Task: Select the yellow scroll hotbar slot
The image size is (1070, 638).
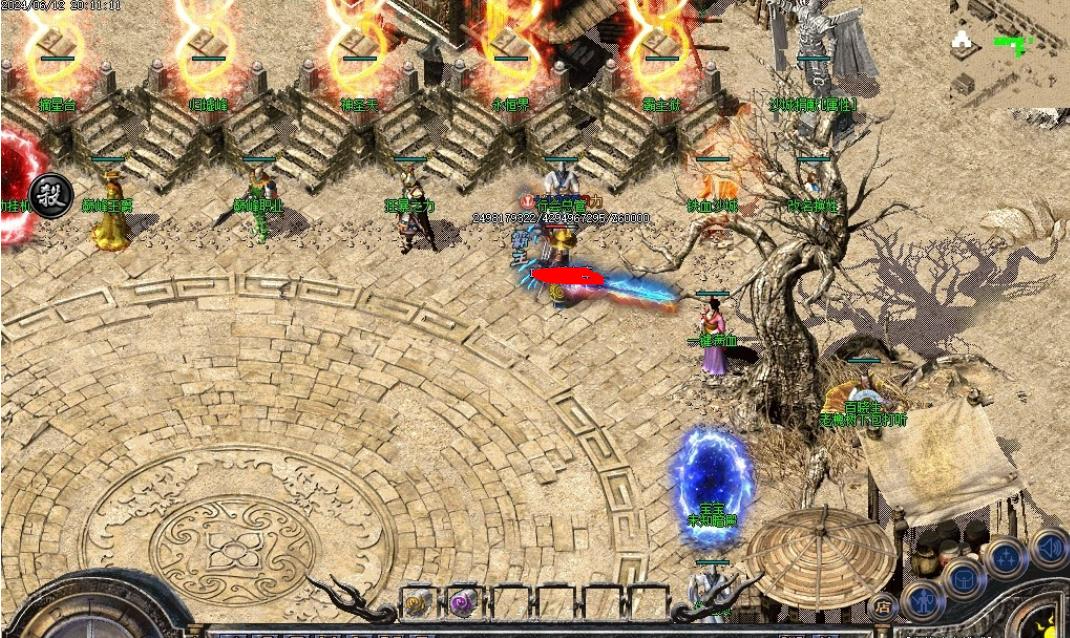Action: (418, 603)
